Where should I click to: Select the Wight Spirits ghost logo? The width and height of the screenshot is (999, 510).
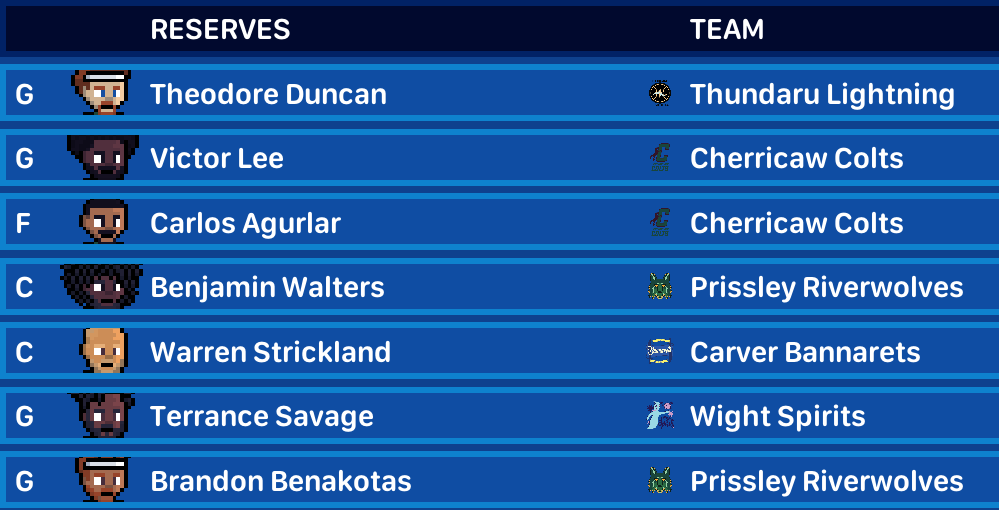(659, 416)
